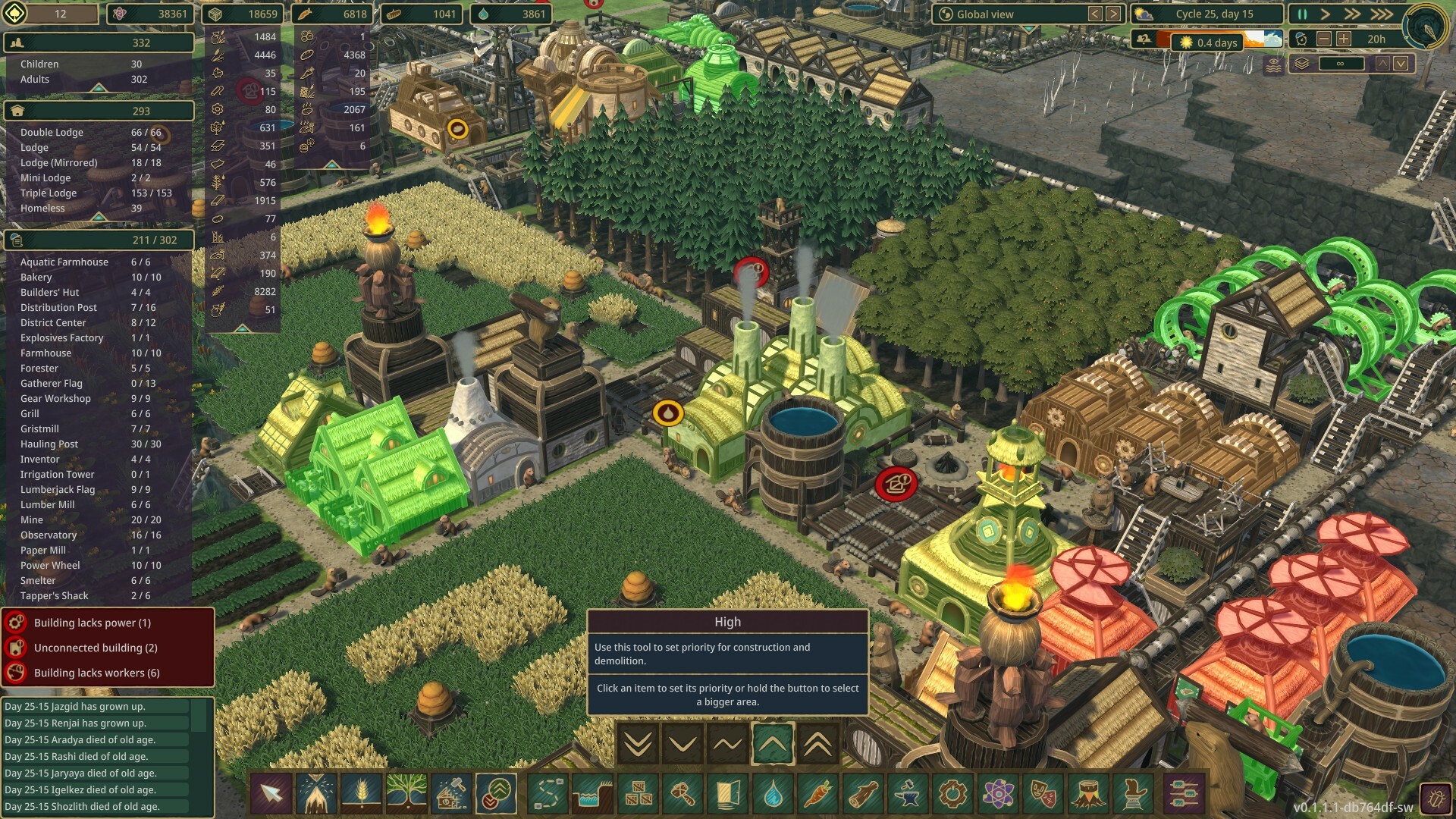This screenshot has height=819, width=1456.
Task: Open the food buildings carrot category
Action: coord(817,794)
